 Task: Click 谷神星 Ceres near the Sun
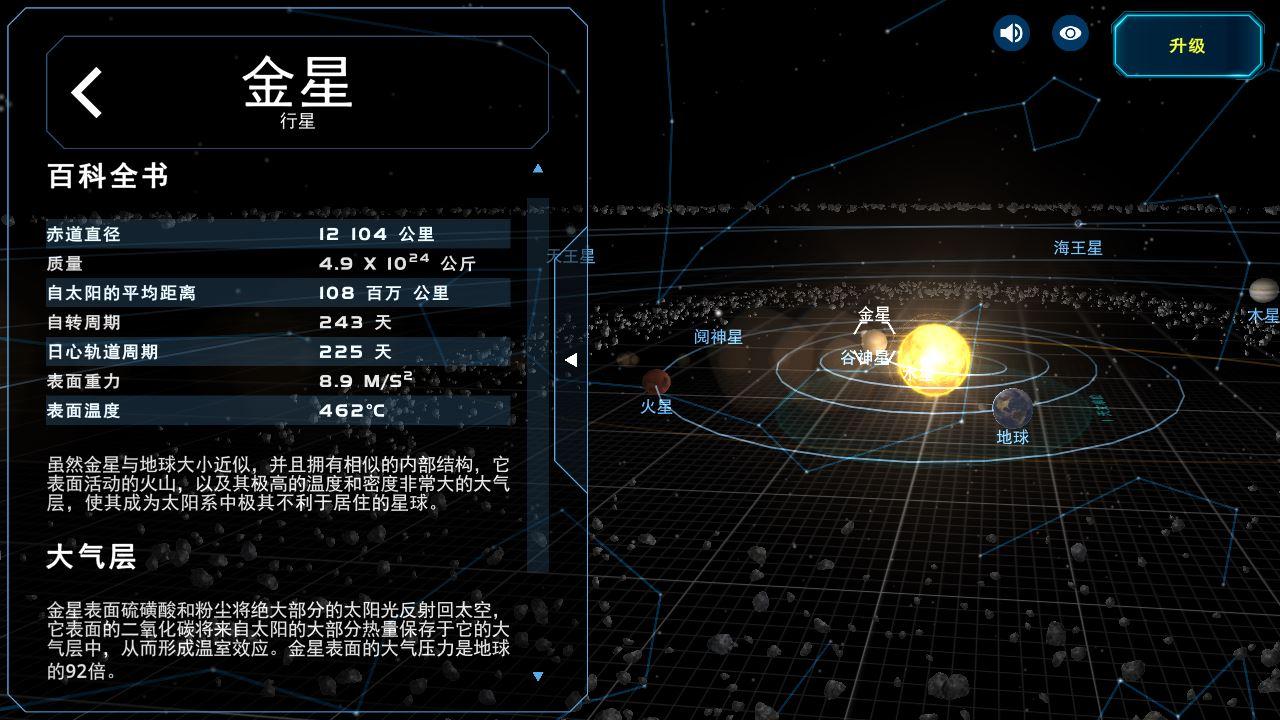[866, 356]
